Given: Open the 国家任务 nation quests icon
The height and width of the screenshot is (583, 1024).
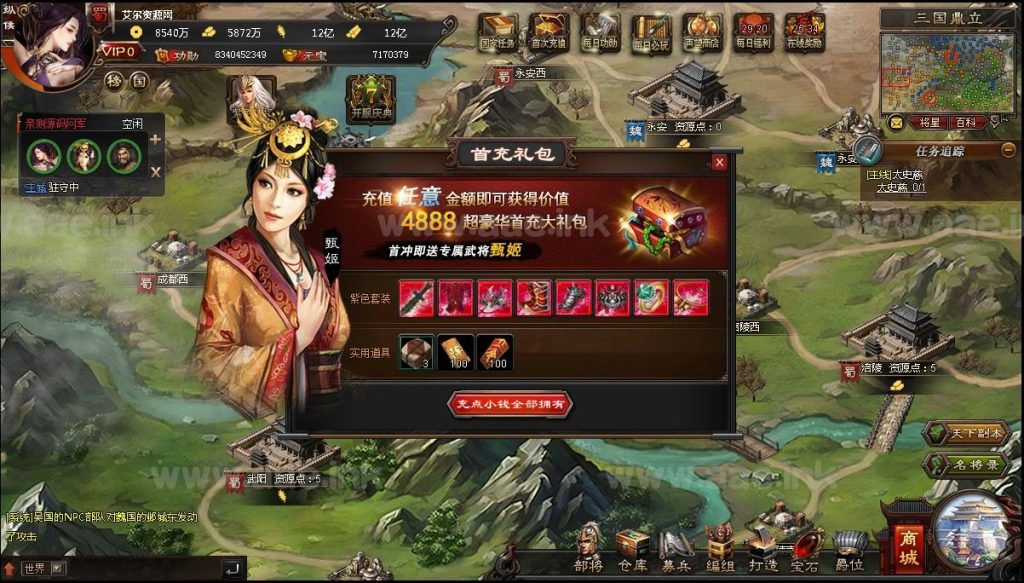Looking at the screenshot, I should (x=496, y=32).
